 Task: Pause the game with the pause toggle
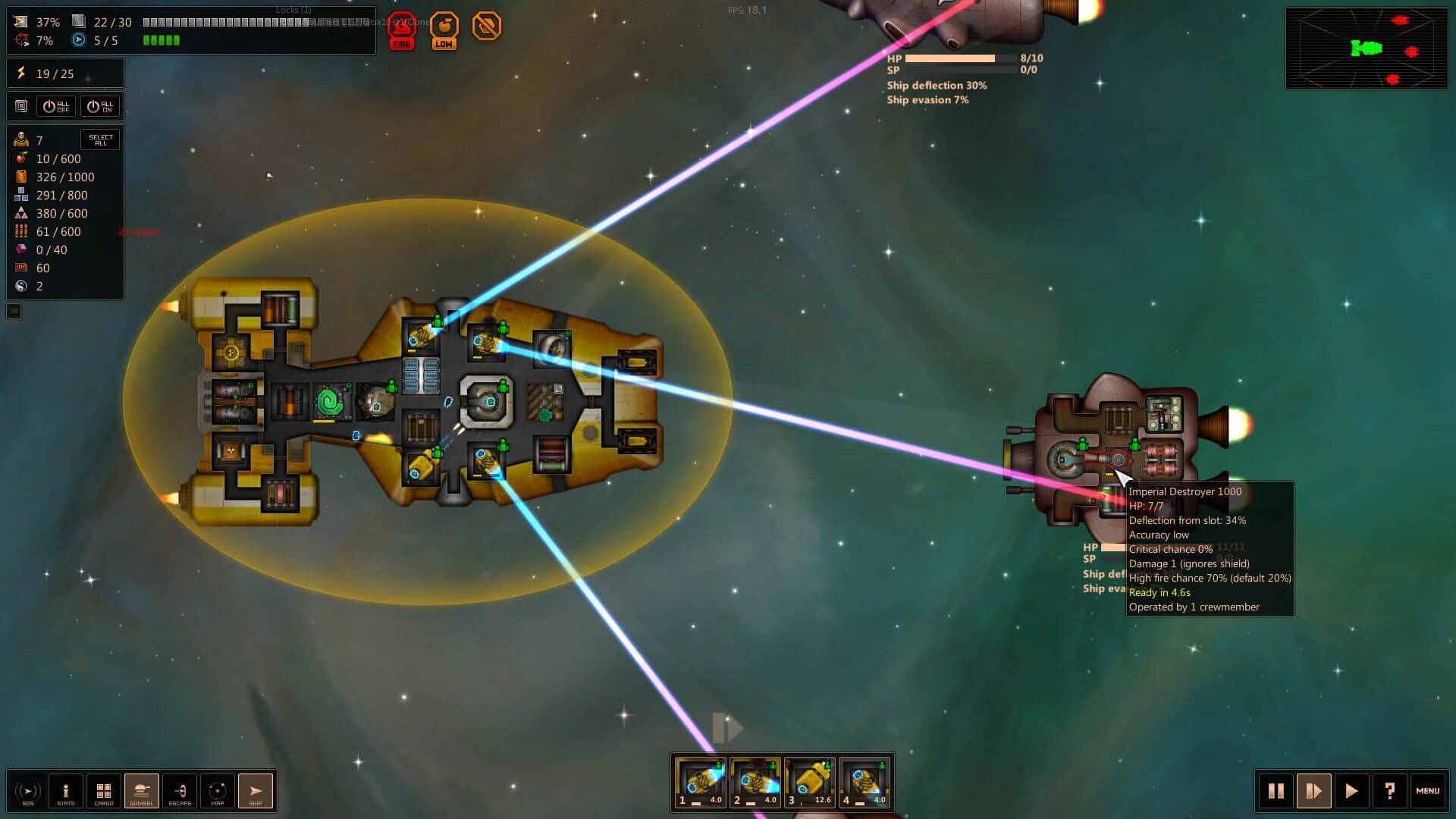pos(1276,791)
